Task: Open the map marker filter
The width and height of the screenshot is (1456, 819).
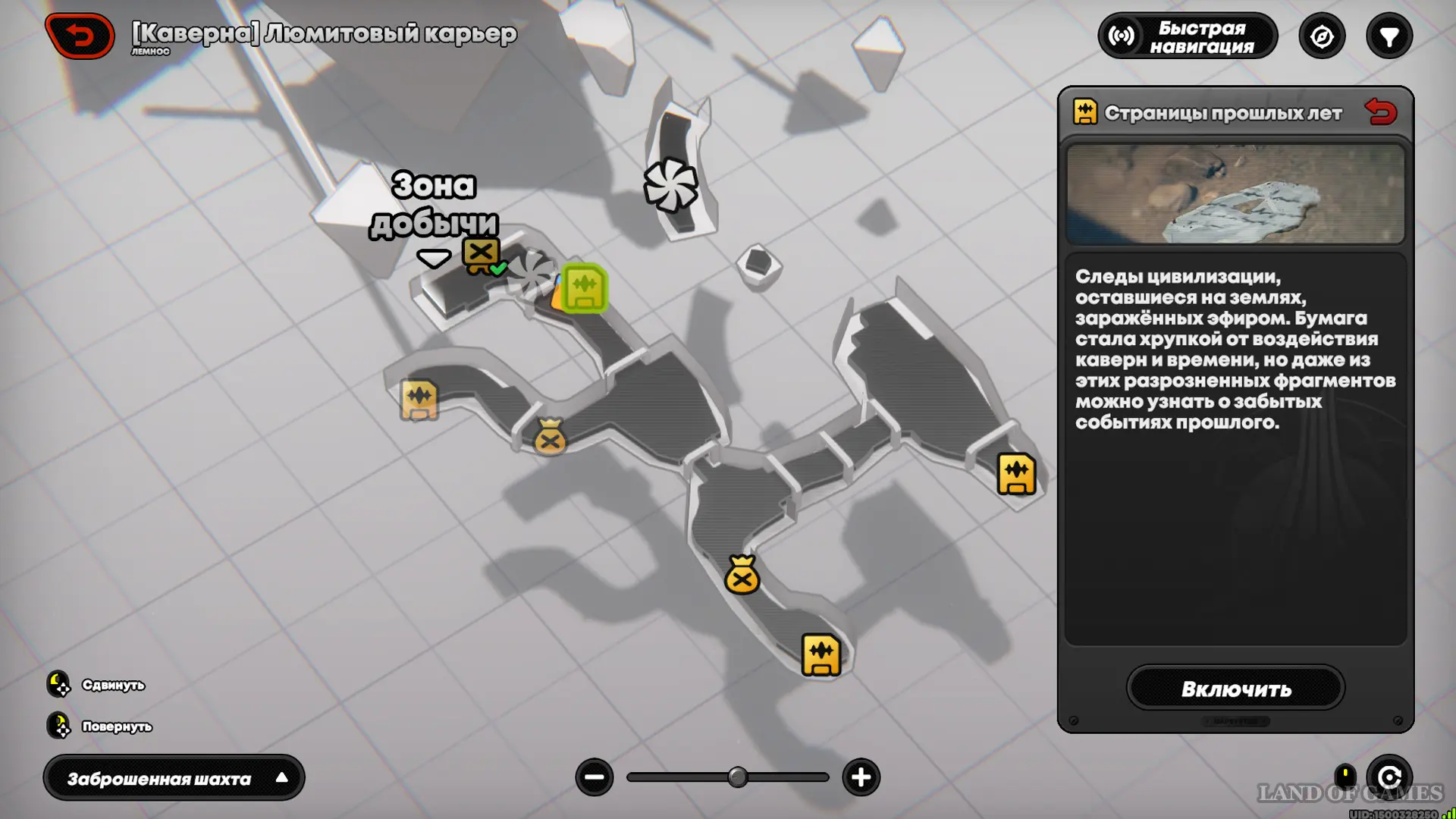Action: click(1389, 36)
